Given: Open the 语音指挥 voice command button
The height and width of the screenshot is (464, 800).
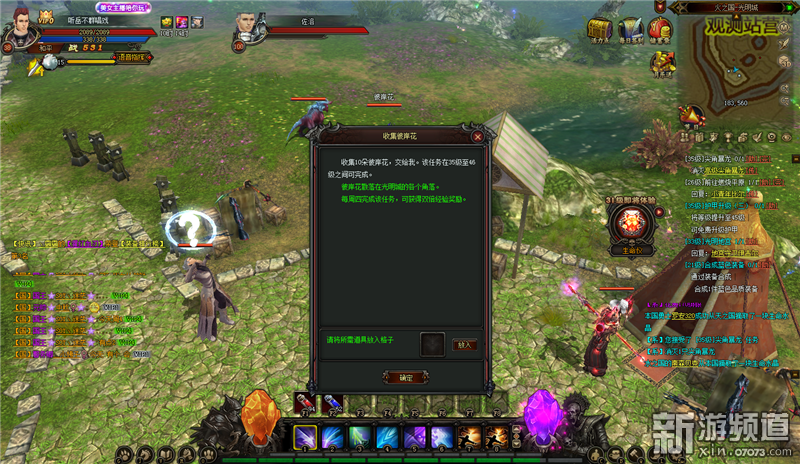Looking at the screenshot, I should (130, 58).
